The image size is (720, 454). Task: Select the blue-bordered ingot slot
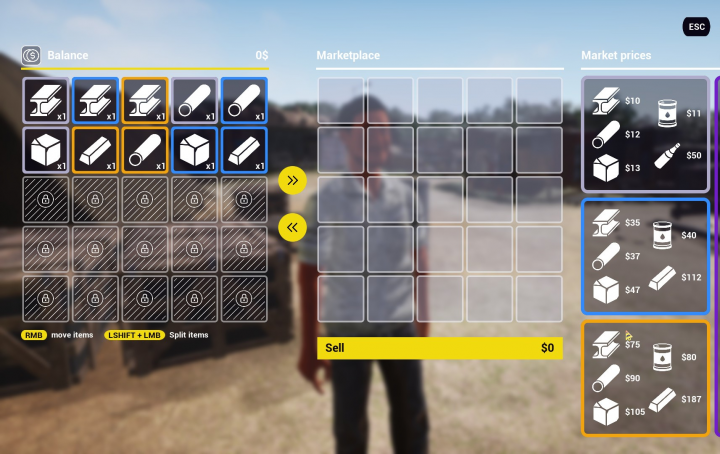[244, 150]
